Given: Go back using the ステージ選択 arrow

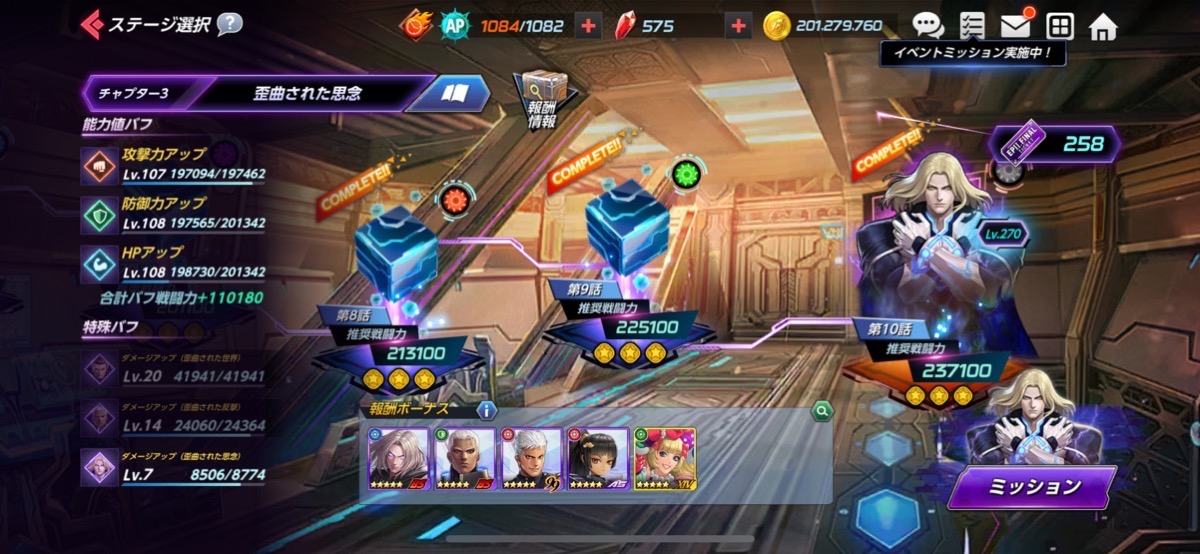Looking at the screenshot, I should click(93, 23).
